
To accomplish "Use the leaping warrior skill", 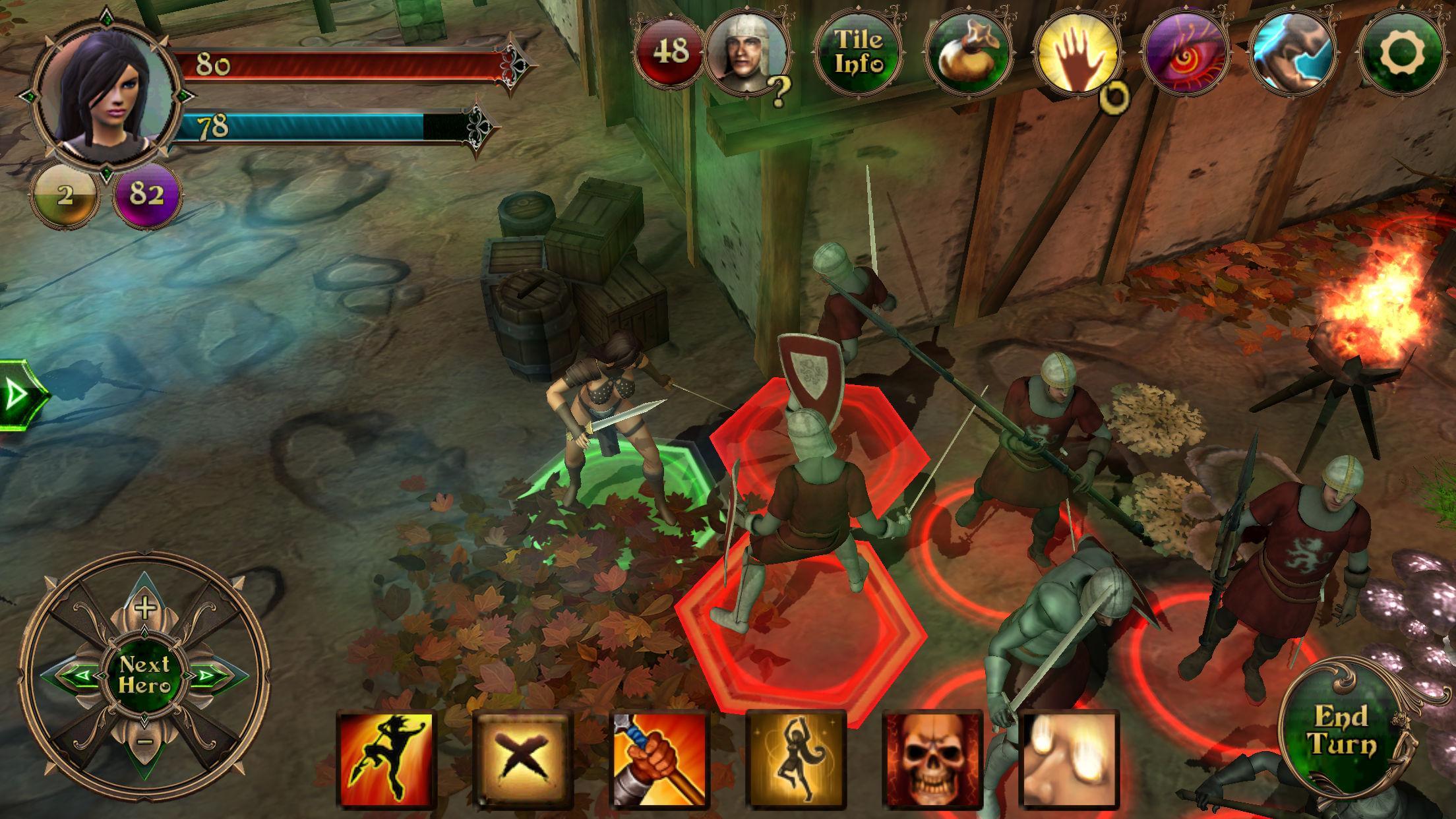I will pos(386,758).
